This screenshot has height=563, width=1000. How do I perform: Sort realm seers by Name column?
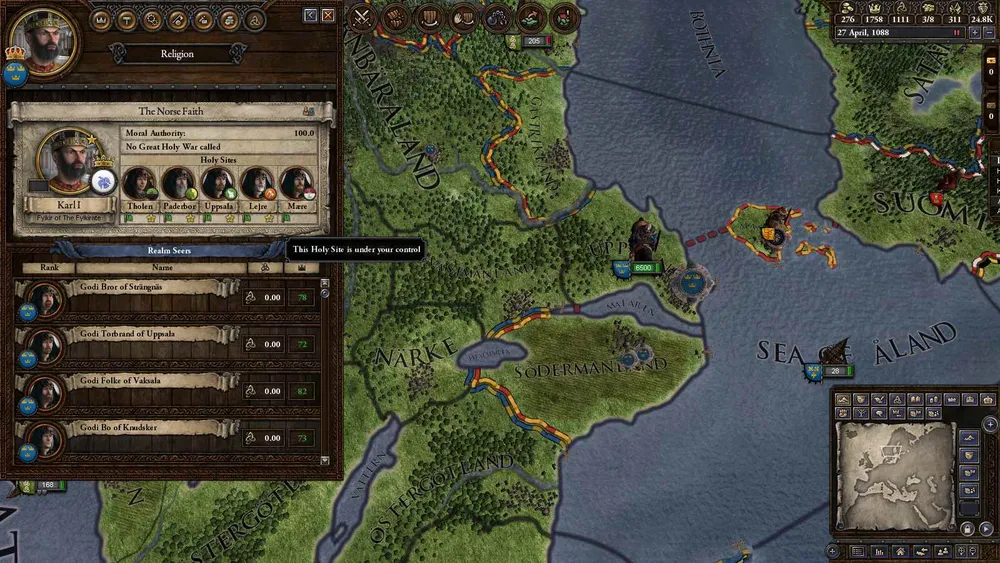(162, 267)
